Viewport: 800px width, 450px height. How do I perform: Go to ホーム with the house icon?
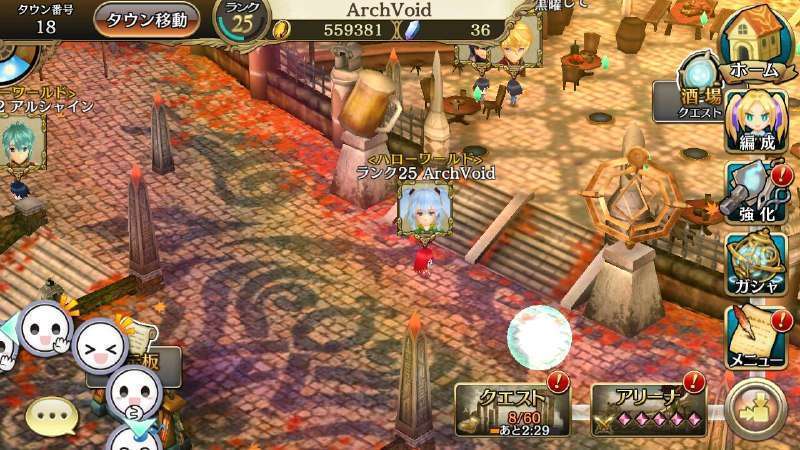click(x=757, y=43)
